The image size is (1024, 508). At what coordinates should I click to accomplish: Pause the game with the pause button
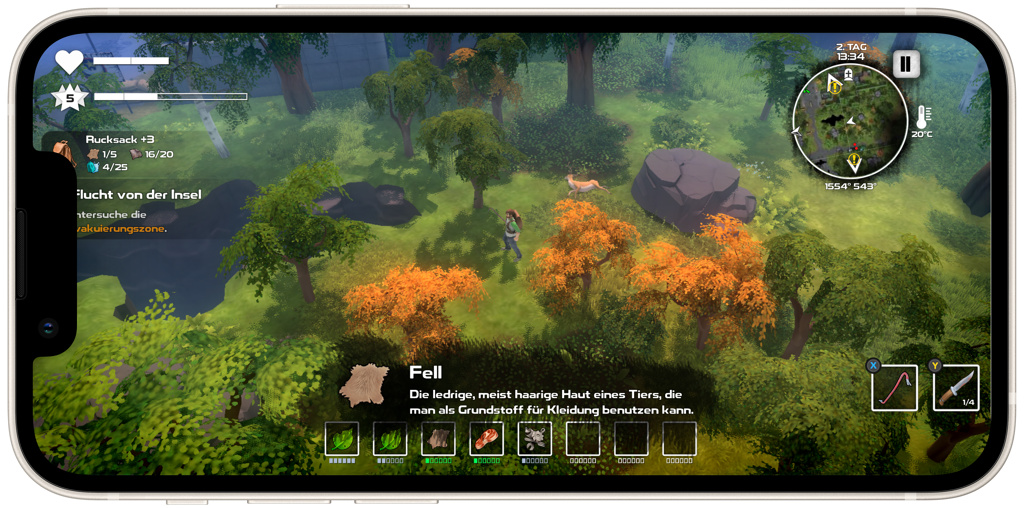(905, 65)
